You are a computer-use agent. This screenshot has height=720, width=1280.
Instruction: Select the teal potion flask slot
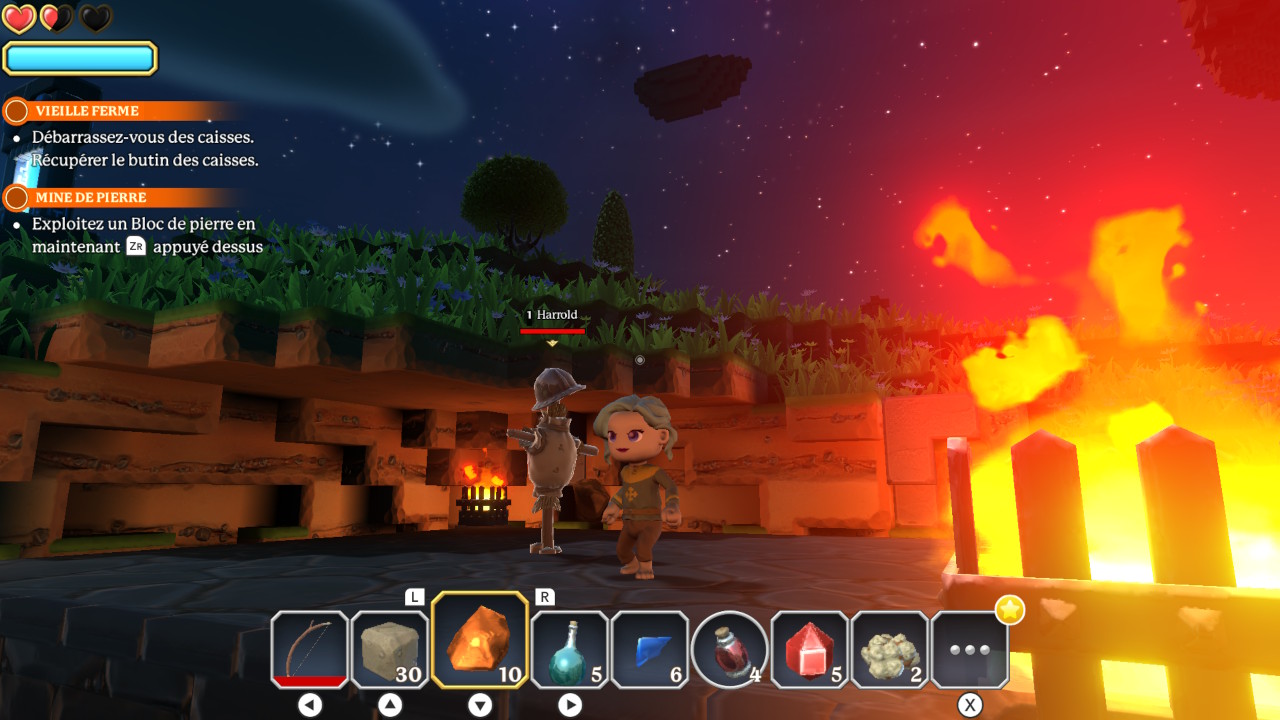tap(570, 650)
